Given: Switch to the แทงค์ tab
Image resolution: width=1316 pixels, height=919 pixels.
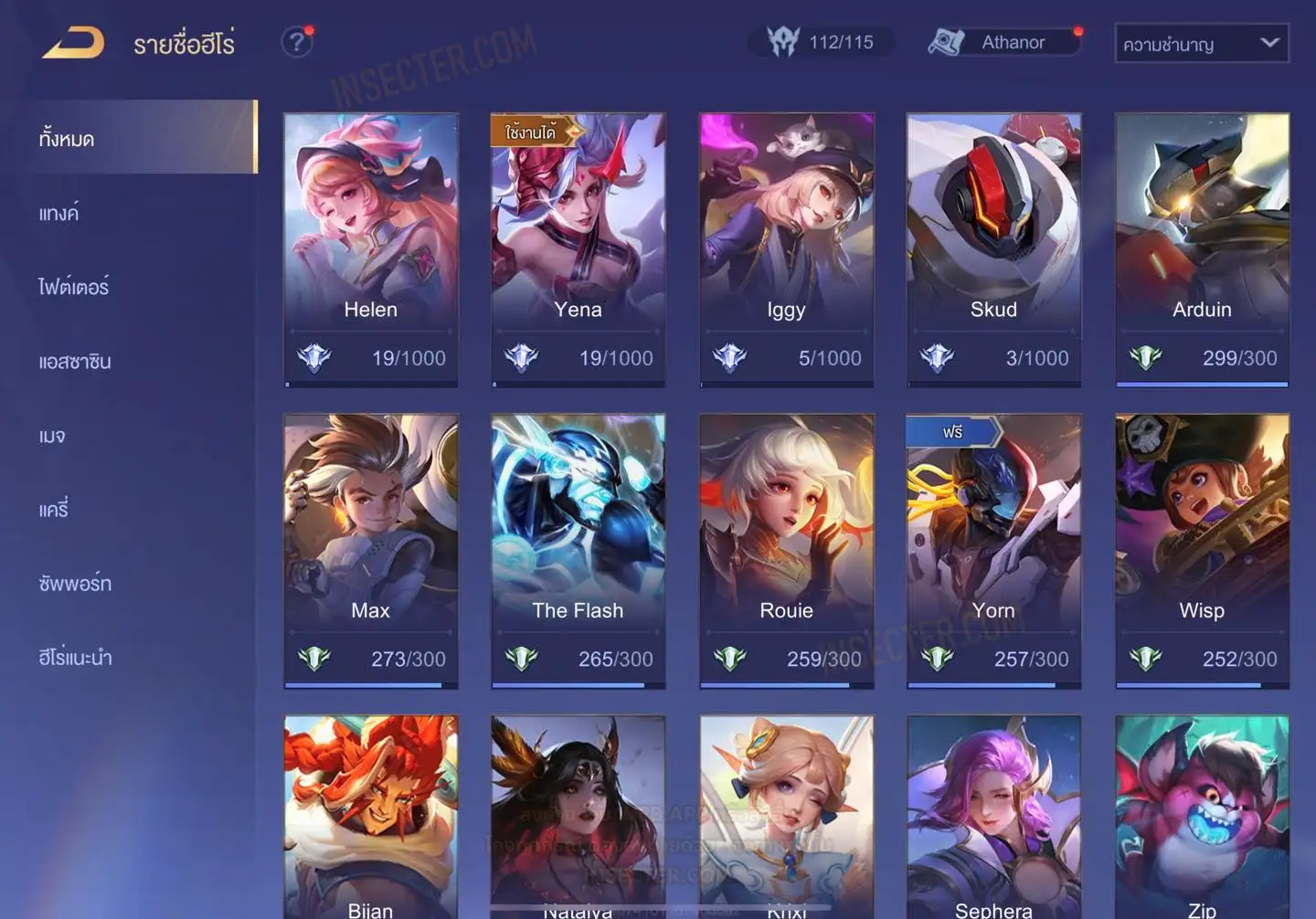Looking at the screenshot, I should tap(59, 214).
